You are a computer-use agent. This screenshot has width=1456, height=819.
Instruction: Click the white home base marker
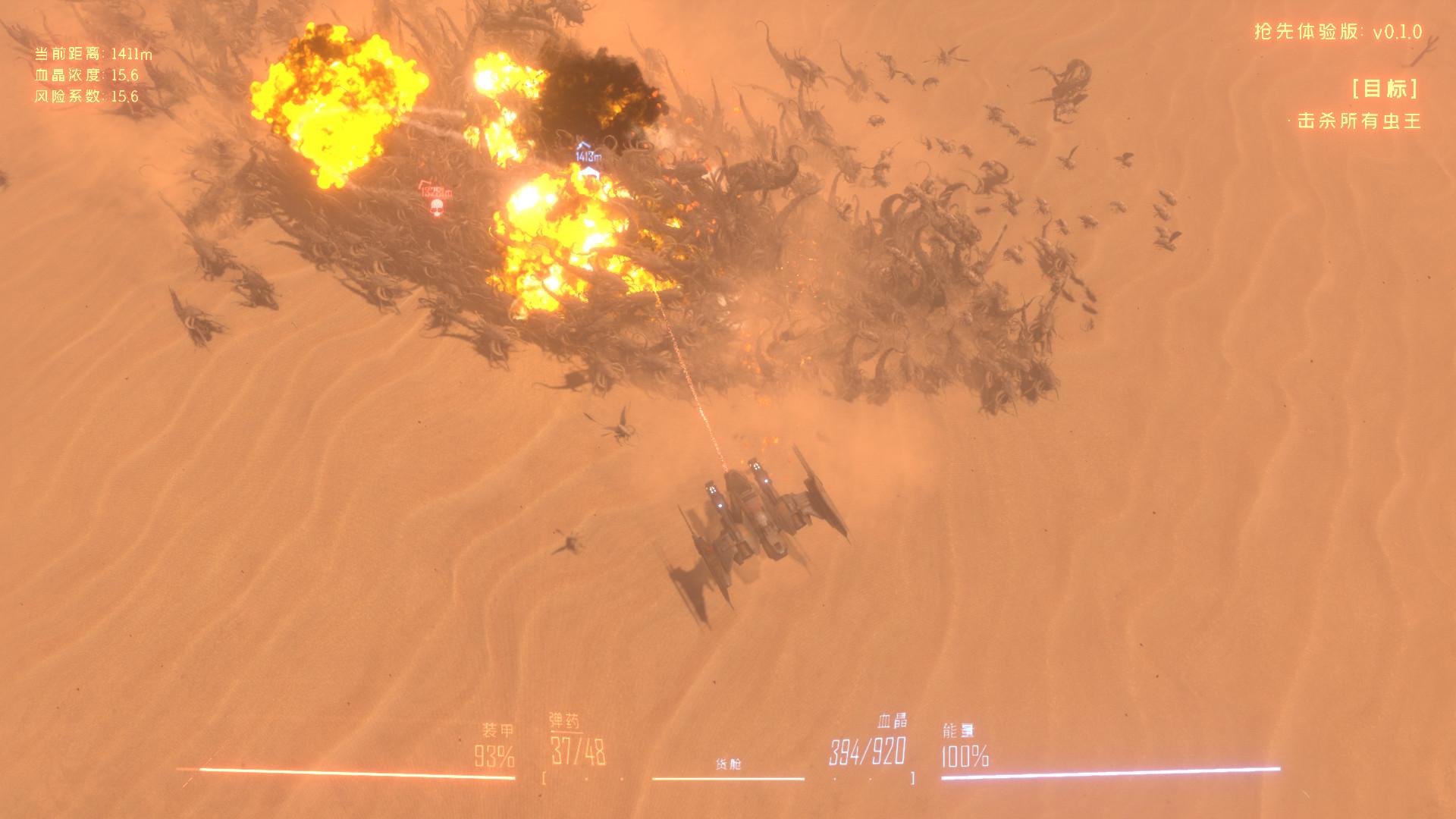pyautogui.click(x=588, y=174)
